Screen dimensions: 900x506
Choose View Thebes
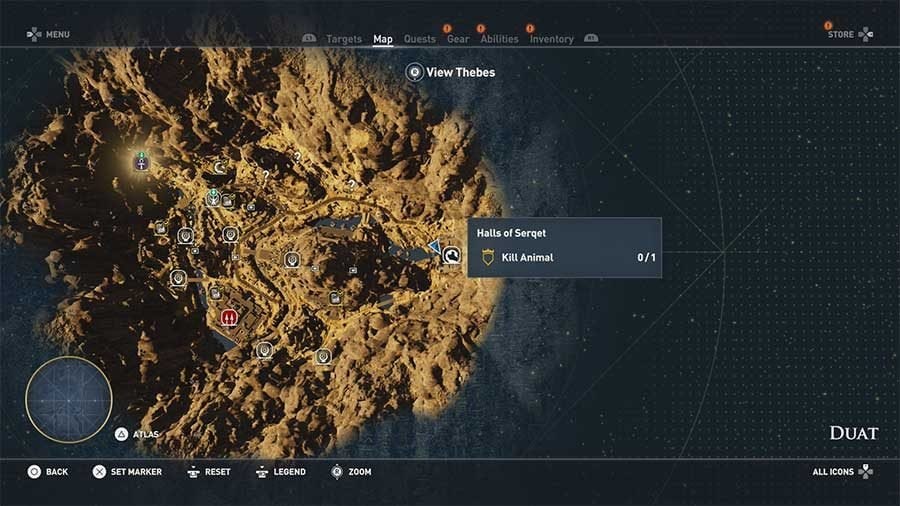click(x=450, y=72)
